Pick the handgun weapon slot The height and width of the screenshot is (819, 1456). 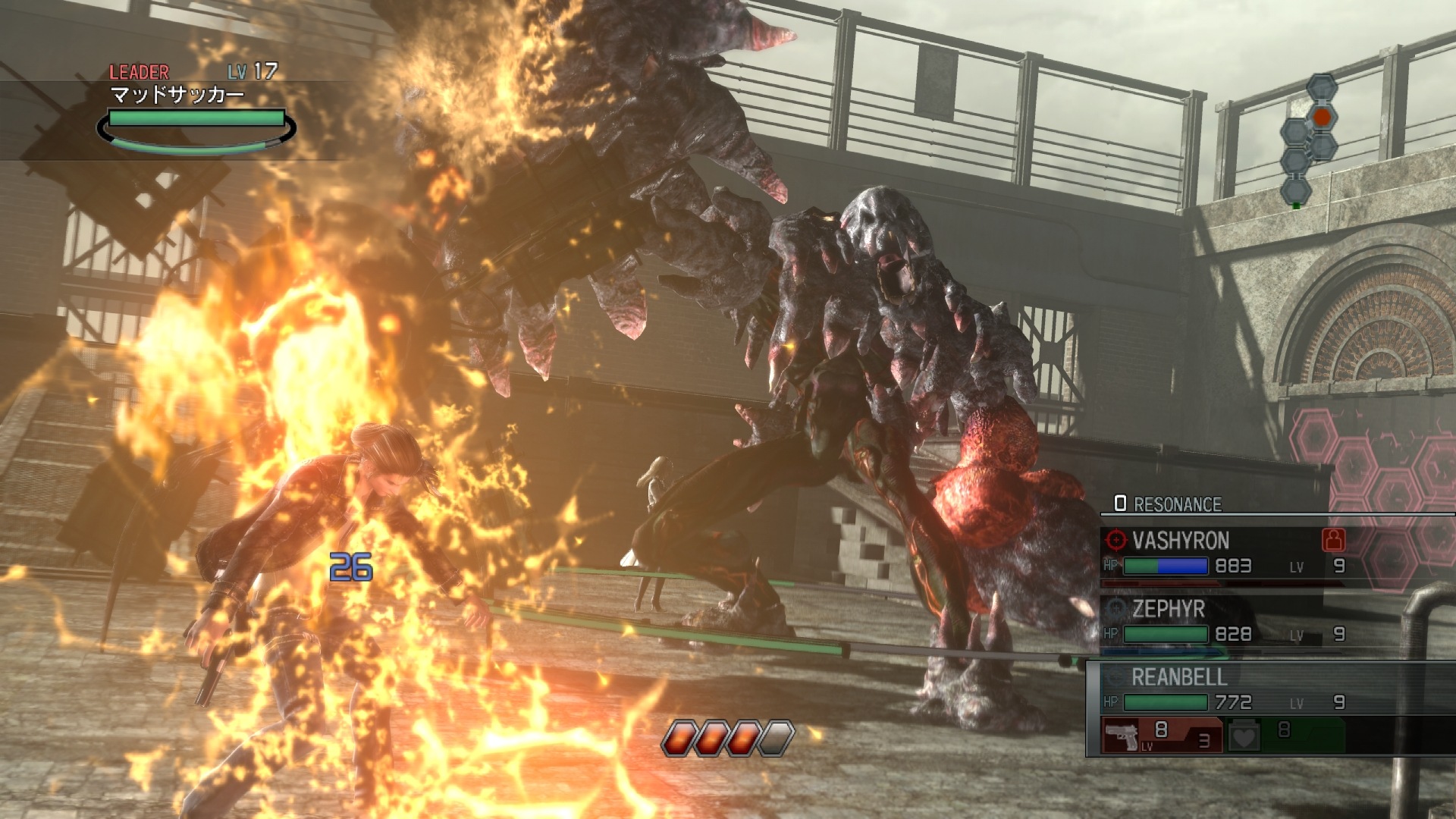[1160, 735]
